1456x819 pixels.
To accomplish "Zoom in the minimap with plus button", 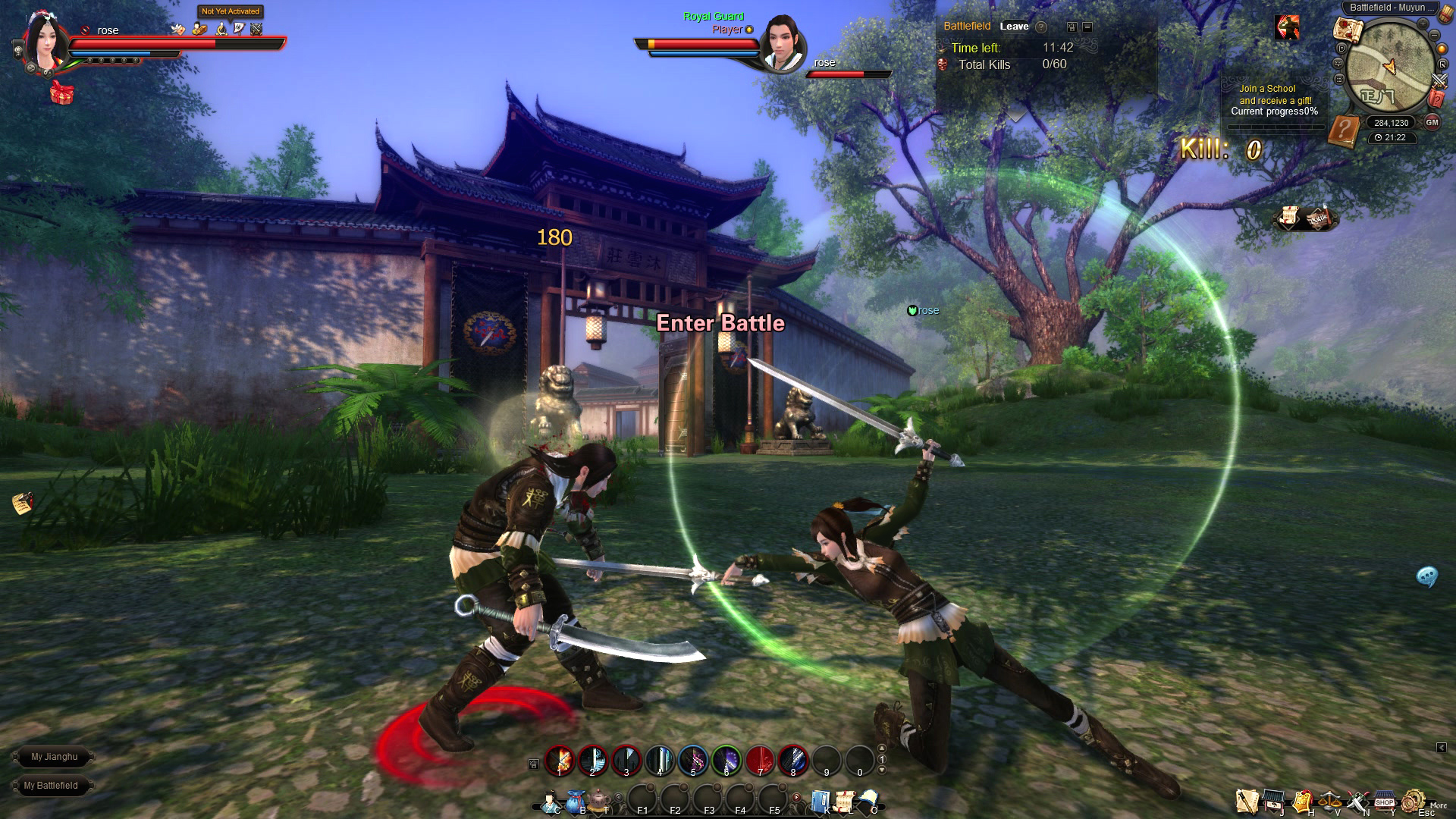I will [x=1423, y=24].
